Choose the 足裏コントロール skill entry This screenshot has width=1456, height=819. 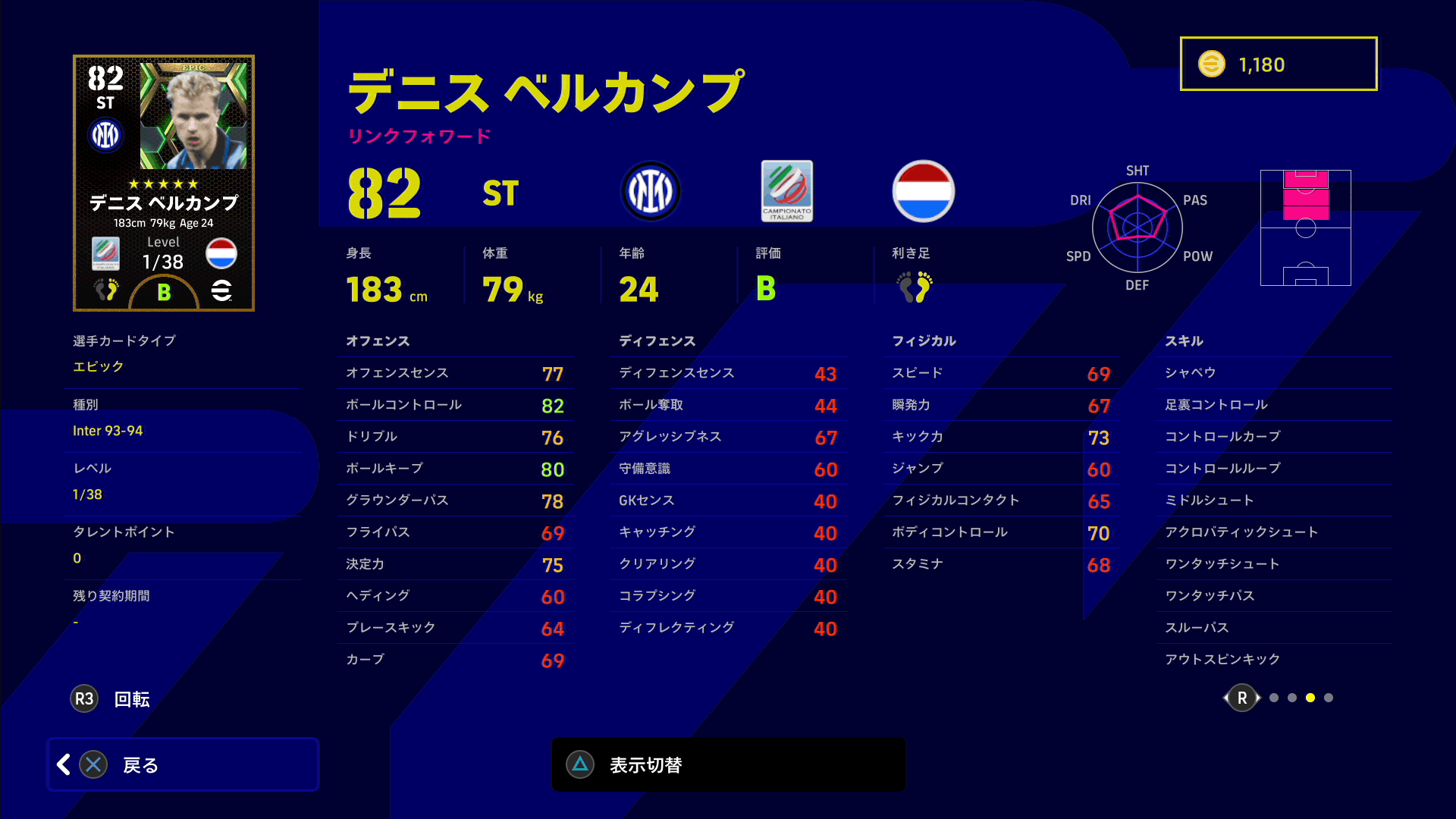(x=1278, y=404)
